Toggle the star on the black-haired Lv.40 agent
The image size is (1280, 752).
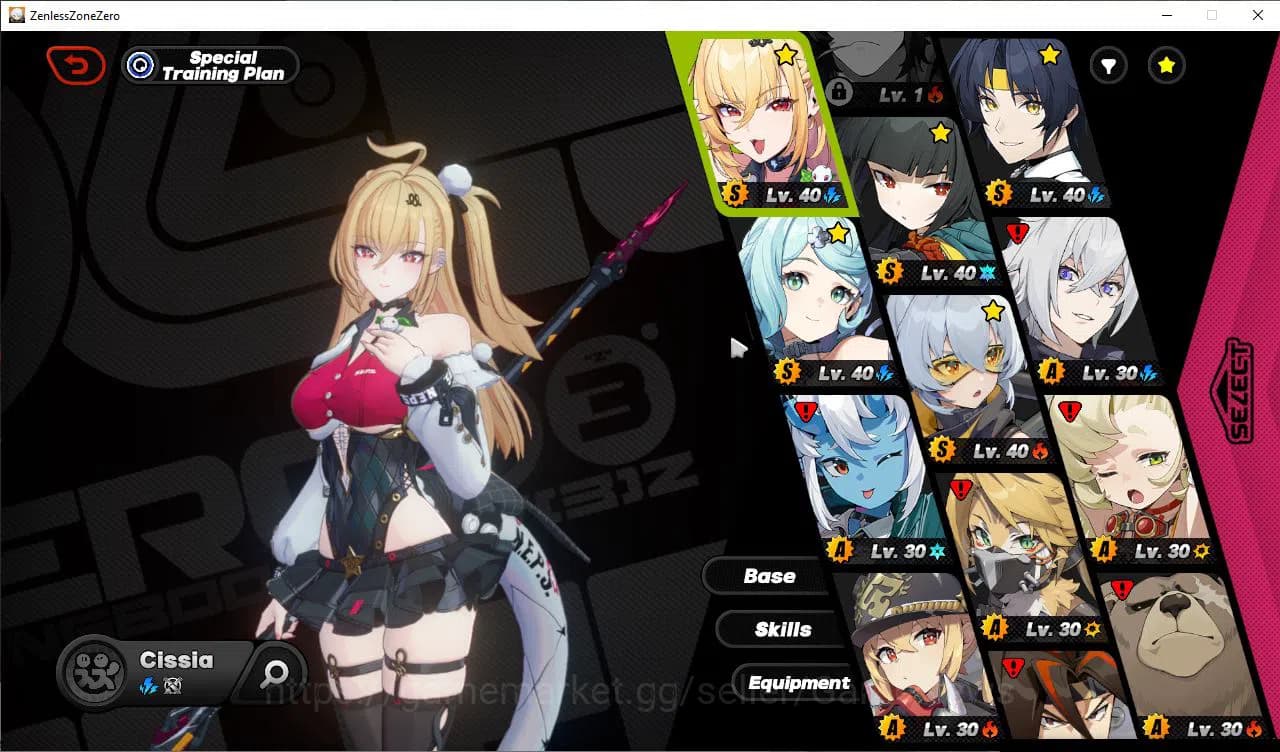point(938,132)
